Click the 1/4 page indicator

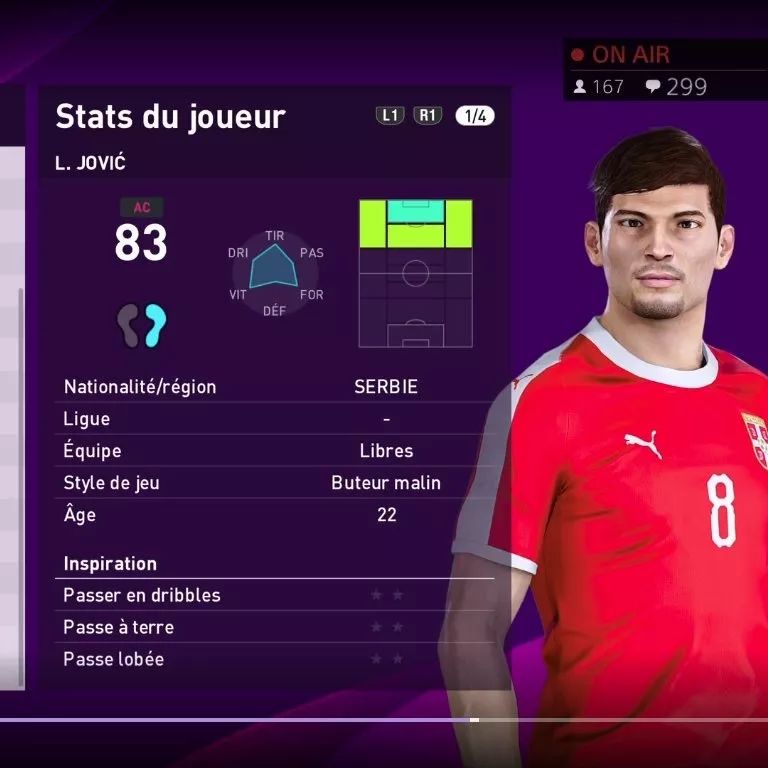point(474,116)
